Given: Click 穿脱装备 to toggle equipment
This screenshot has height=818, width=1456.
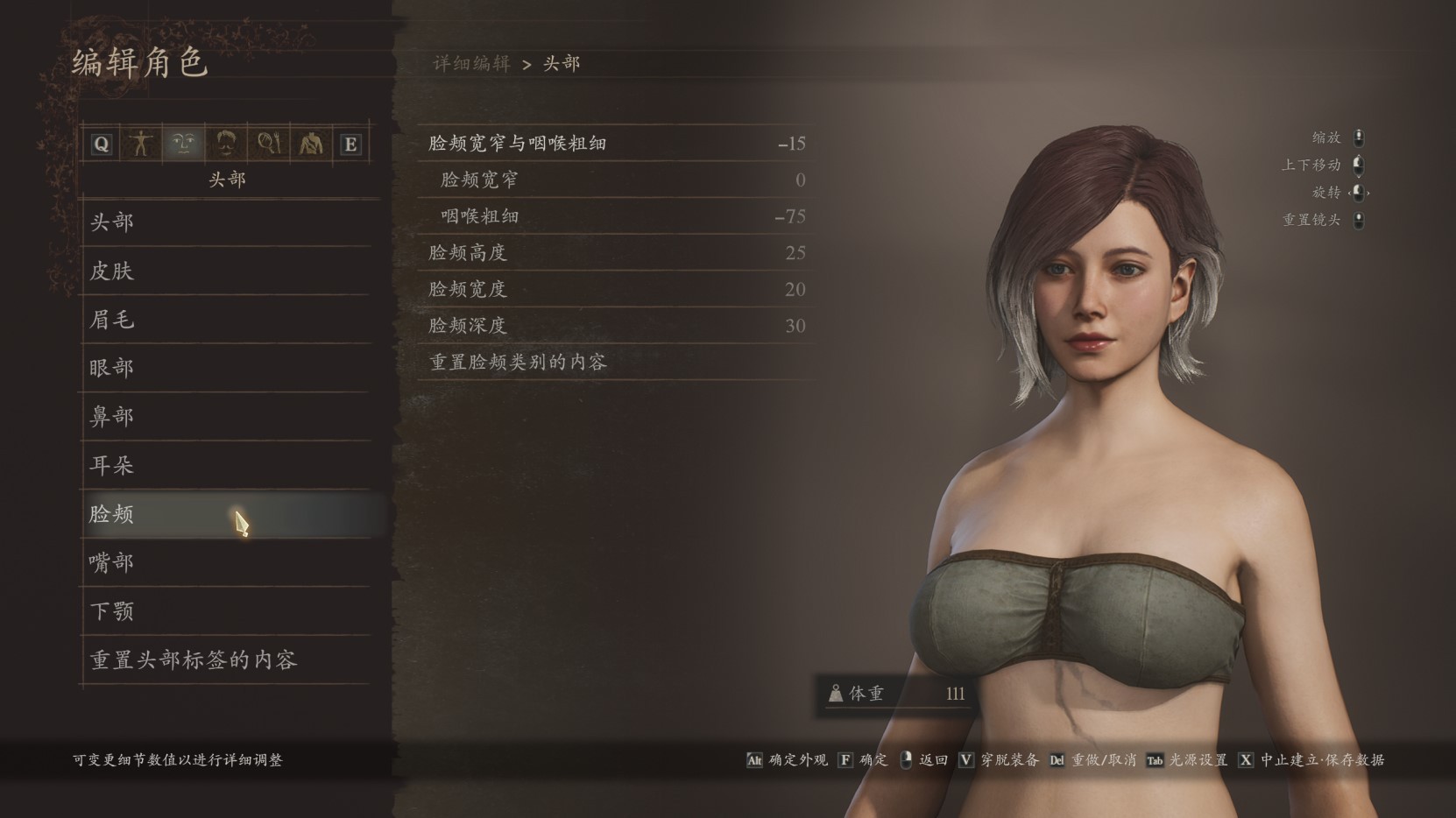Looking at the screenshot, I should pos(1009,760).
